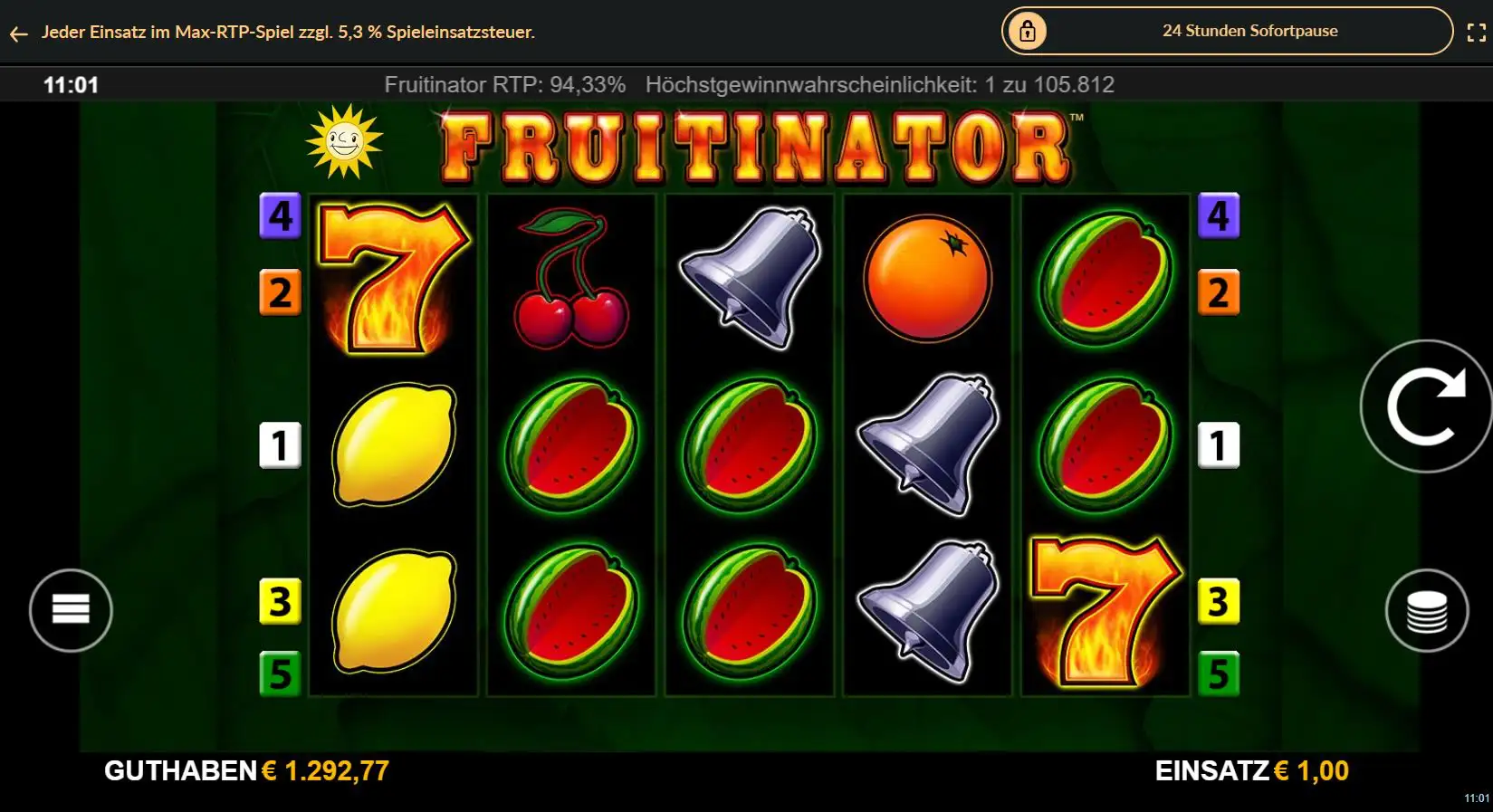This screenshot has height=812, width=1493.
Task: Click the spin arrow icon on the right
Action: [x=1426, y=406]
